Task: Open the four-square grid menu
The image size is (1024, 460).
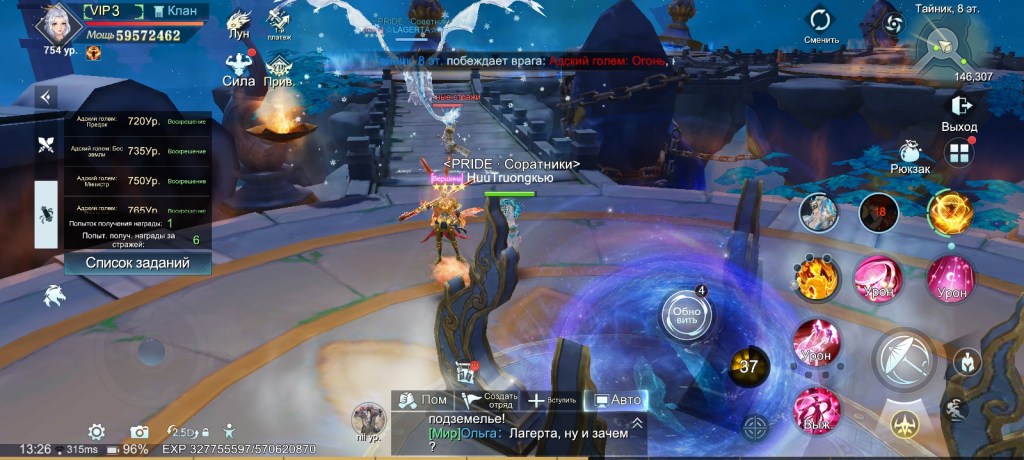Action: pyautogui.click(x=959, y=153)
